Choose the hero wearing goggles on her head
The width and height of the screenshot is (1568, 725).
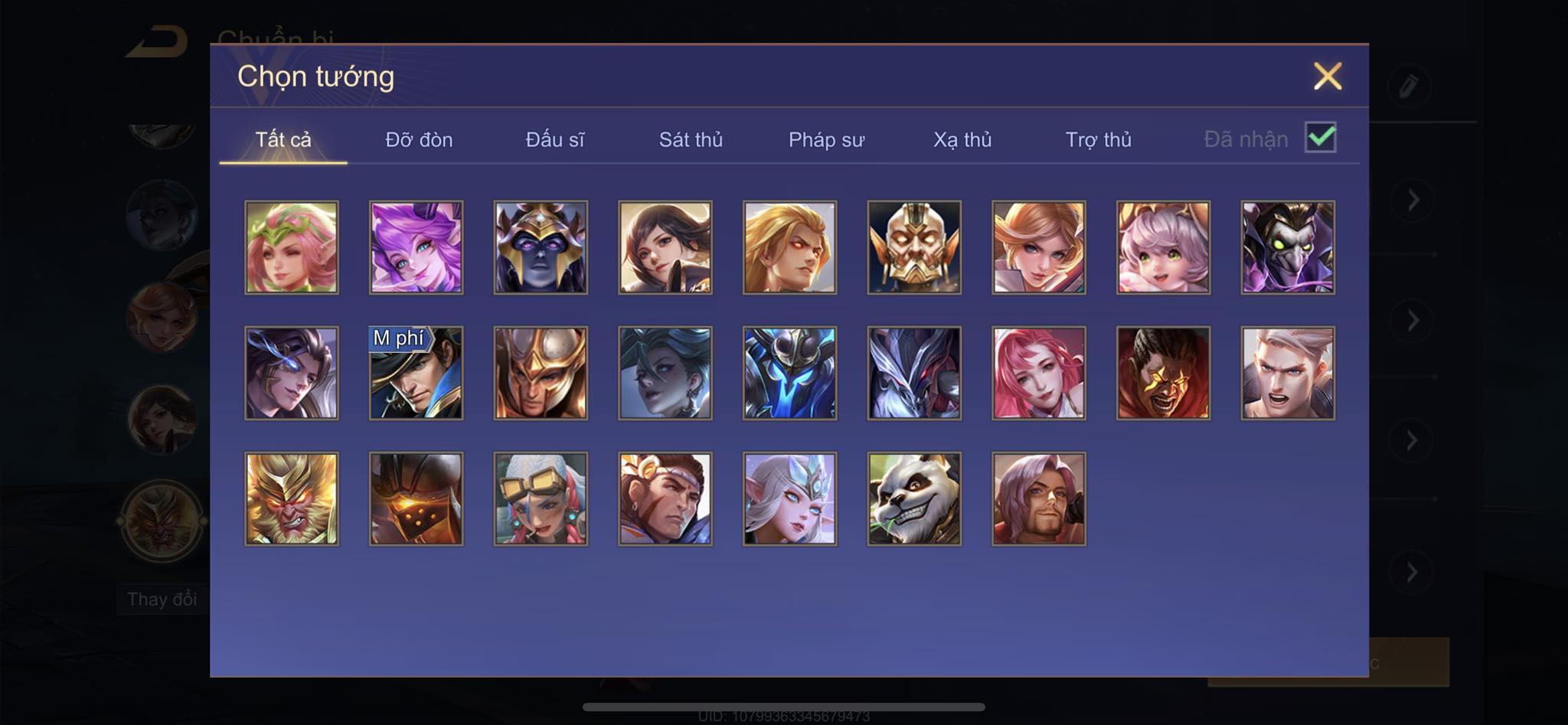coord(541,499)
